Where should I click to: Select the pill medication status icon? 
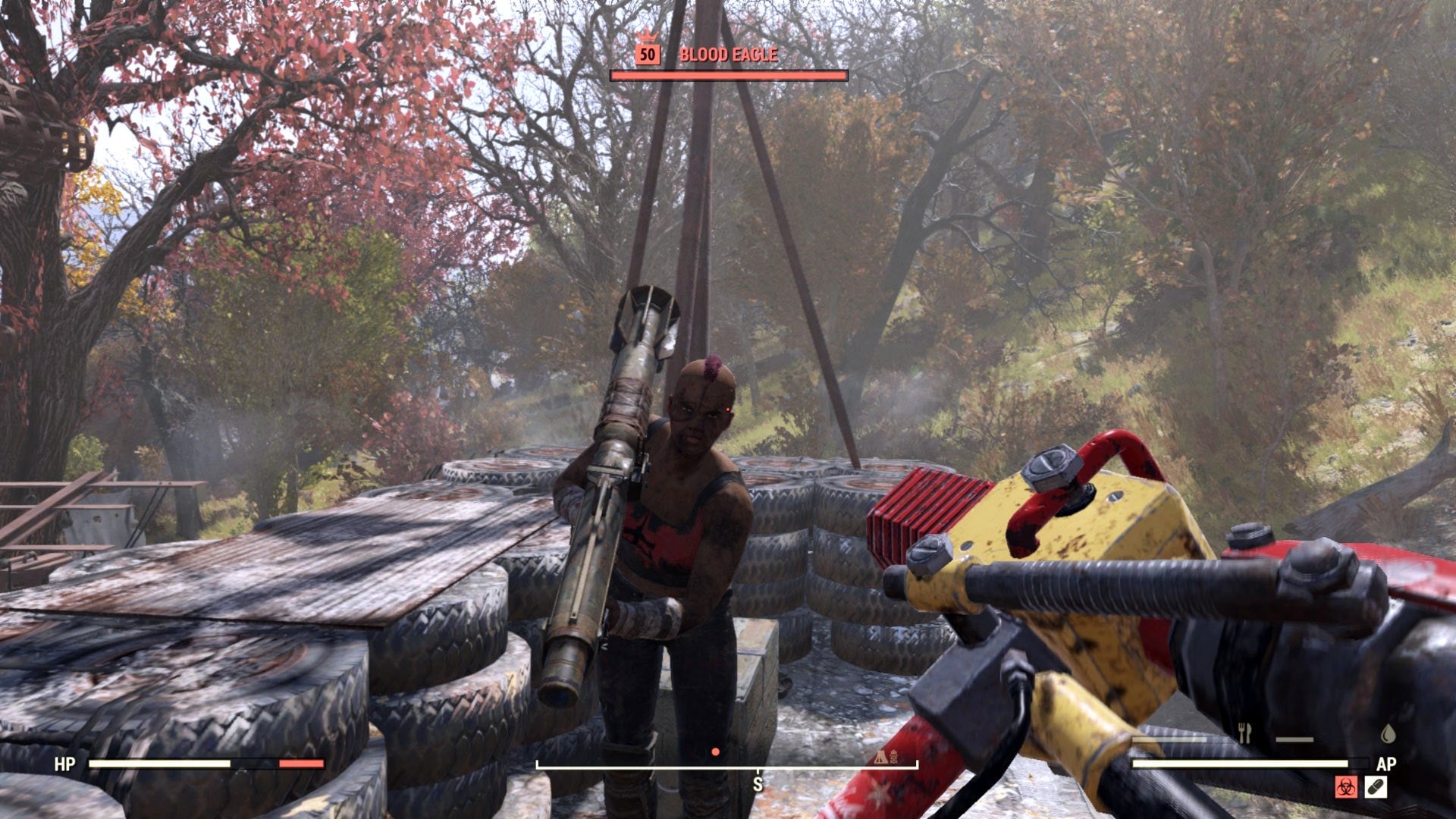pyautogui.click(x=1376, y=787)
